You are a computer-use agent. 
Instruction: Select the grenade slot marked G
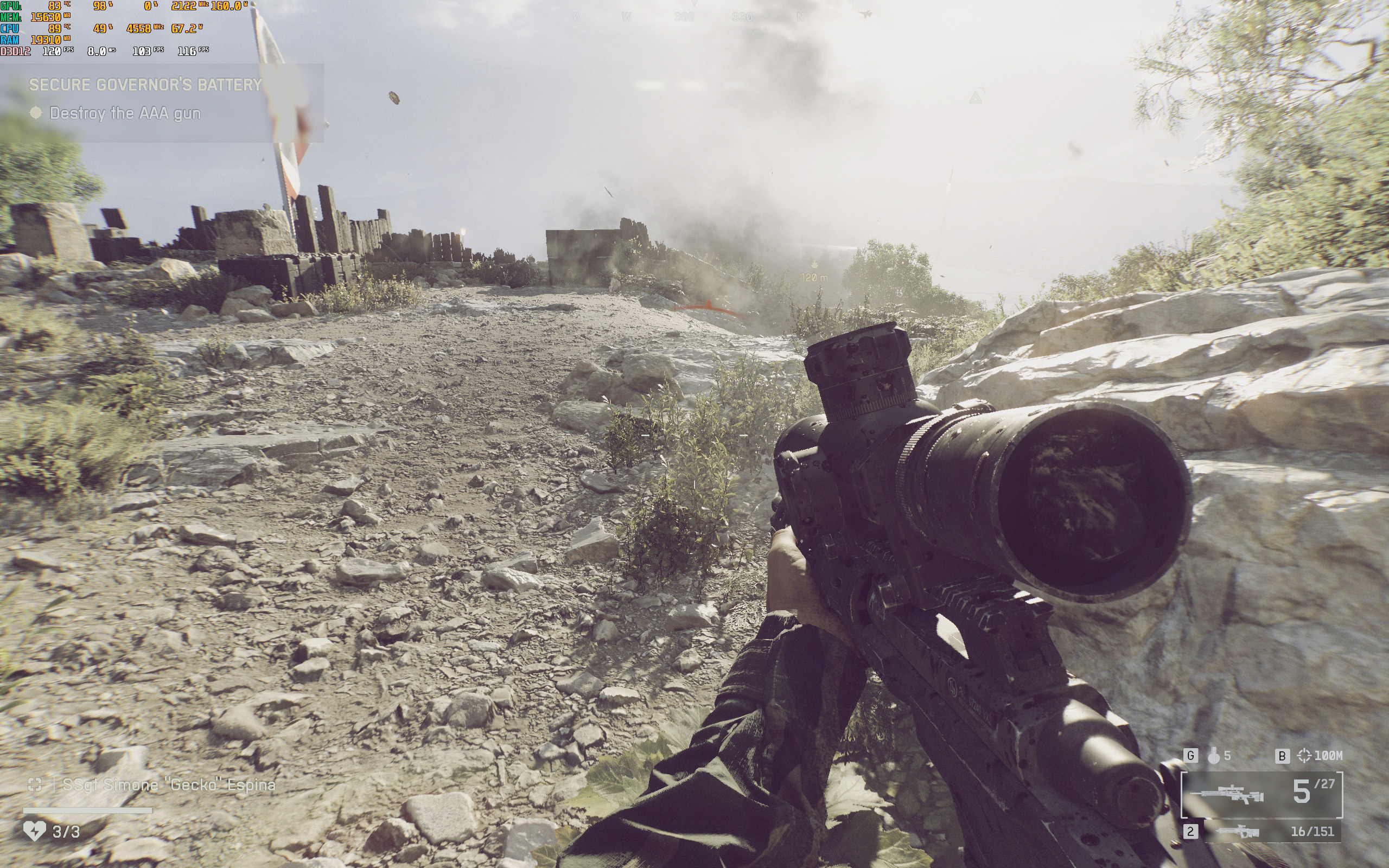(1191, 756)
